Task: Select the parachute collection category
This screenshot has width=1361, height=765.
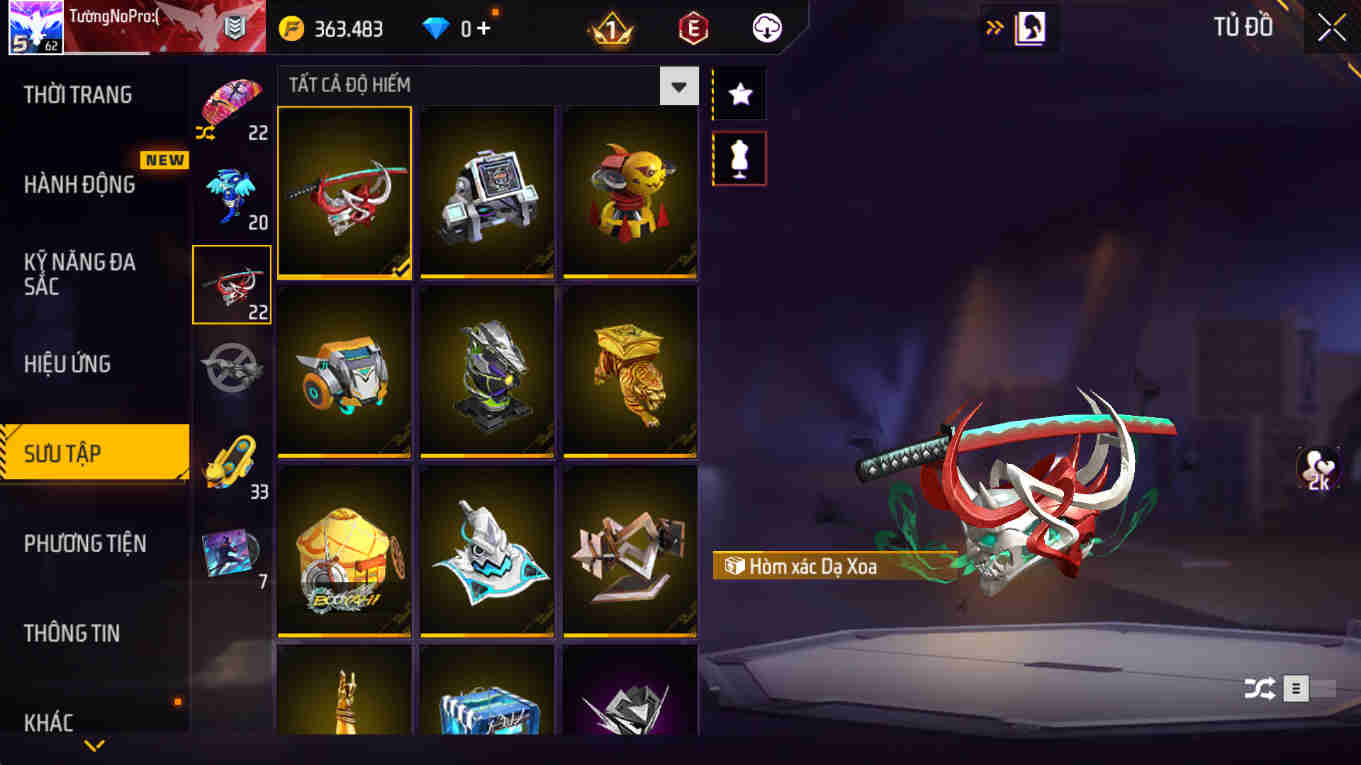Action: click(232, 100)
